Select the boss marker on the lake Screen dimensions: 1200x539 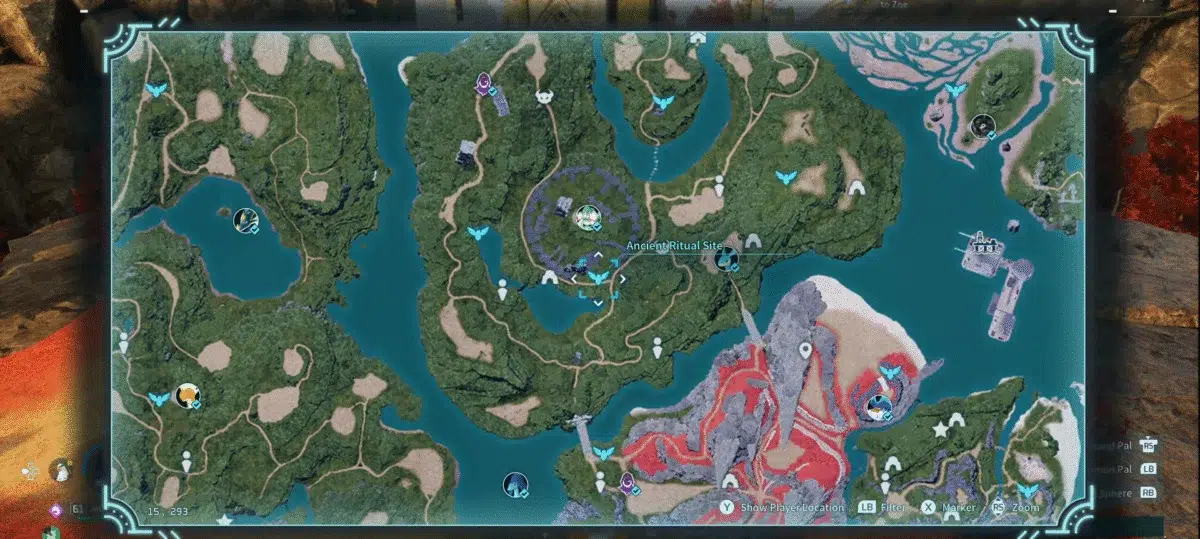point(245,220)
